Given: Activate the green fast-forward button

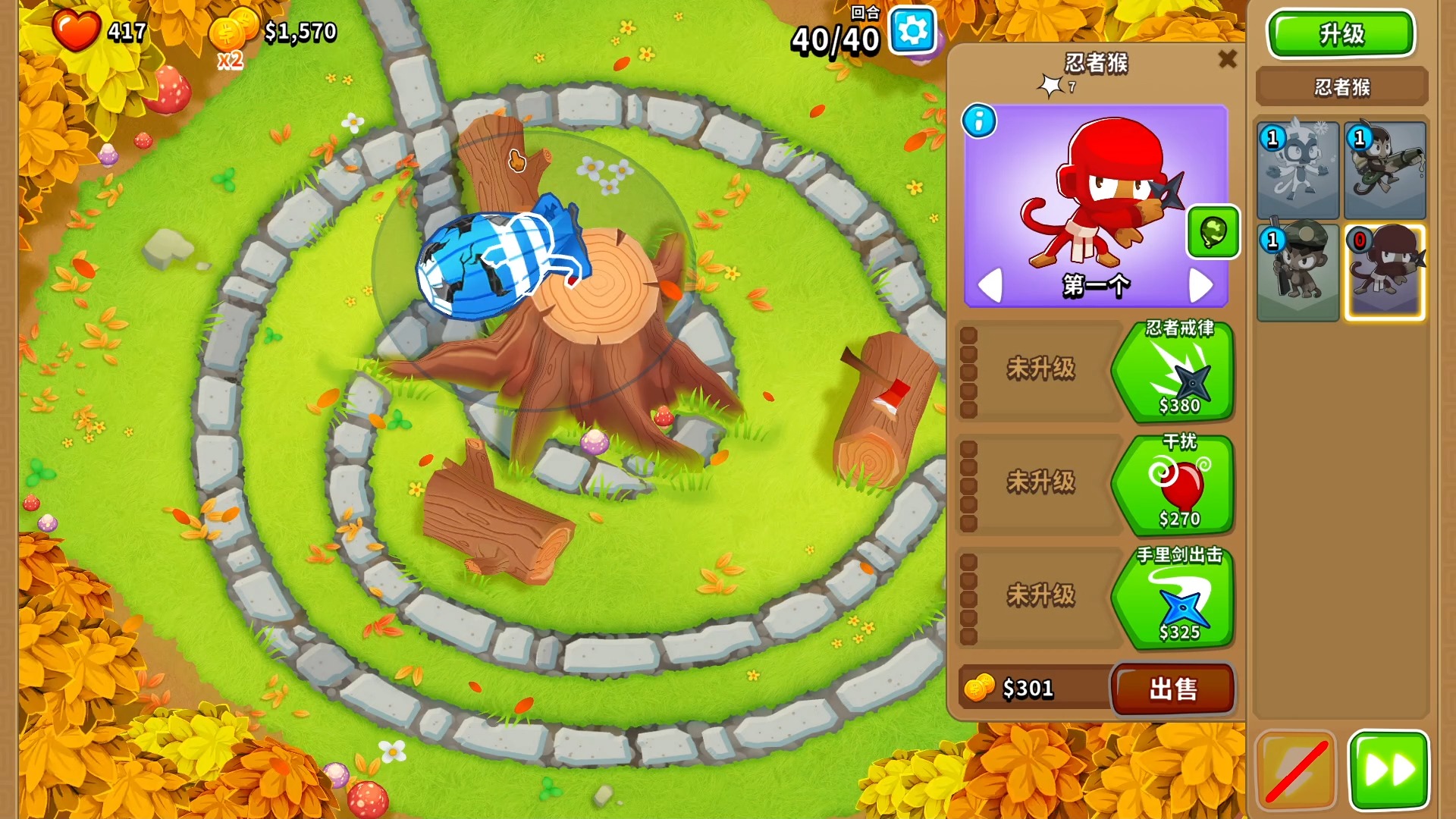Looking at the screenshot, I should point(1389,770).
